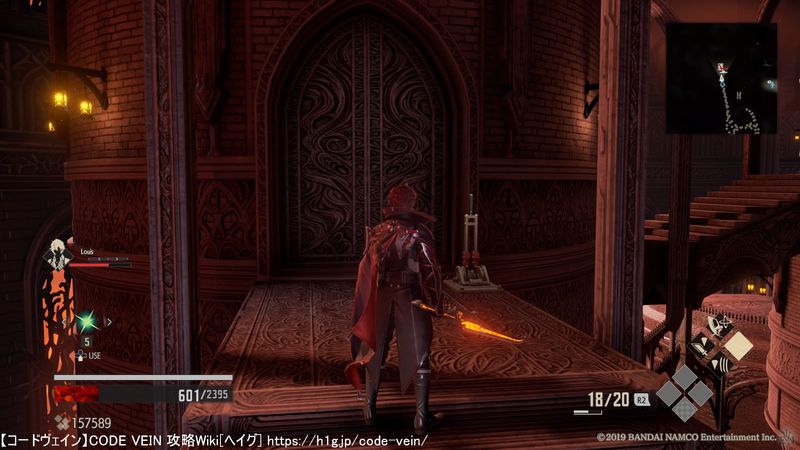Activate the top gift icon
Viewport: 800px width, 450px height.
(720, 324)
